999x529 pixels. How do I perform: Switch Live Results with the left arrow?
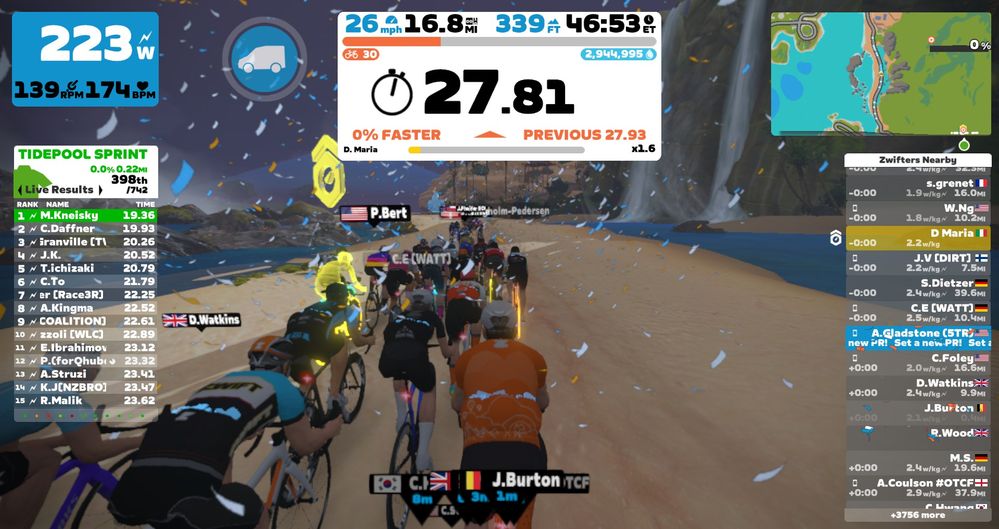coord(21,189)
